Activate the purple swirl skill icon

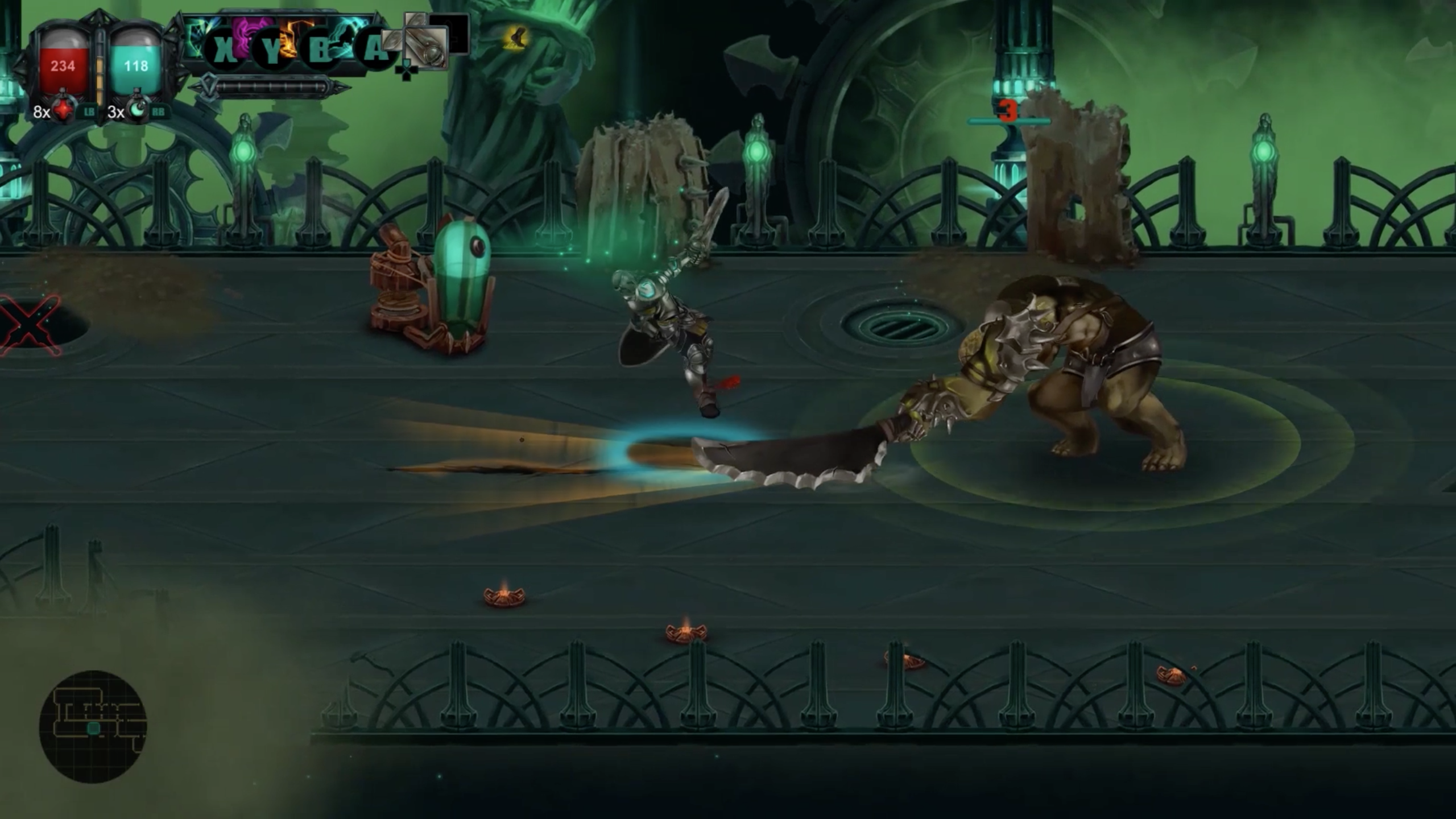253,34
